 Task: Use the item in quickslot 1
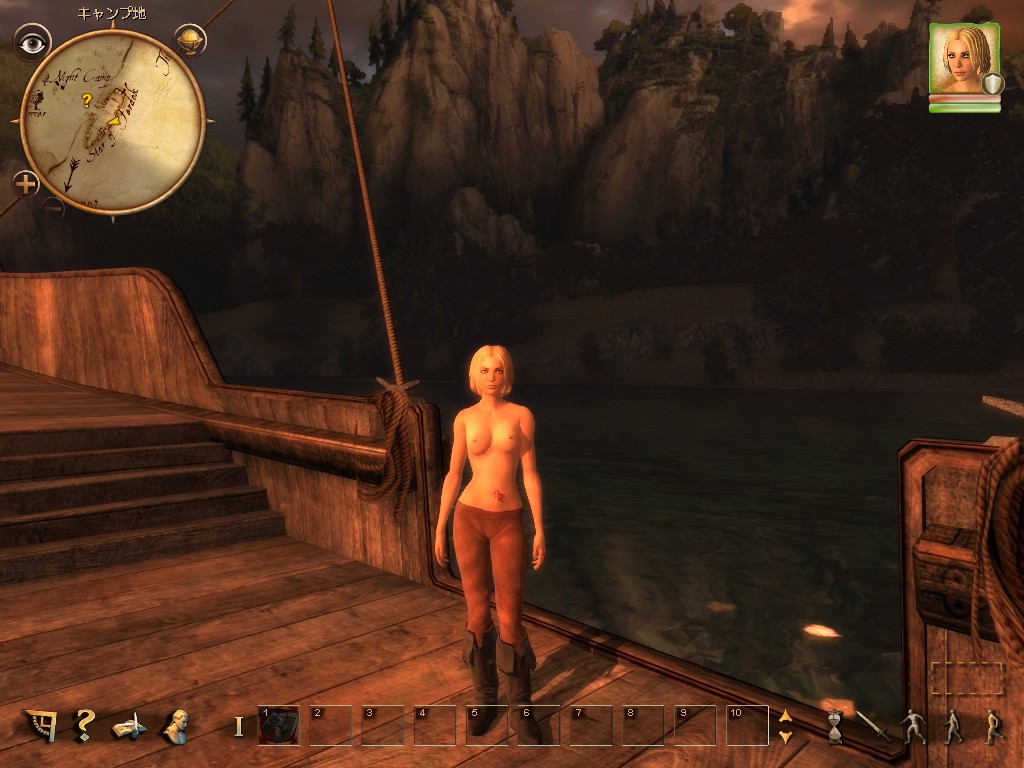(279, 725)
